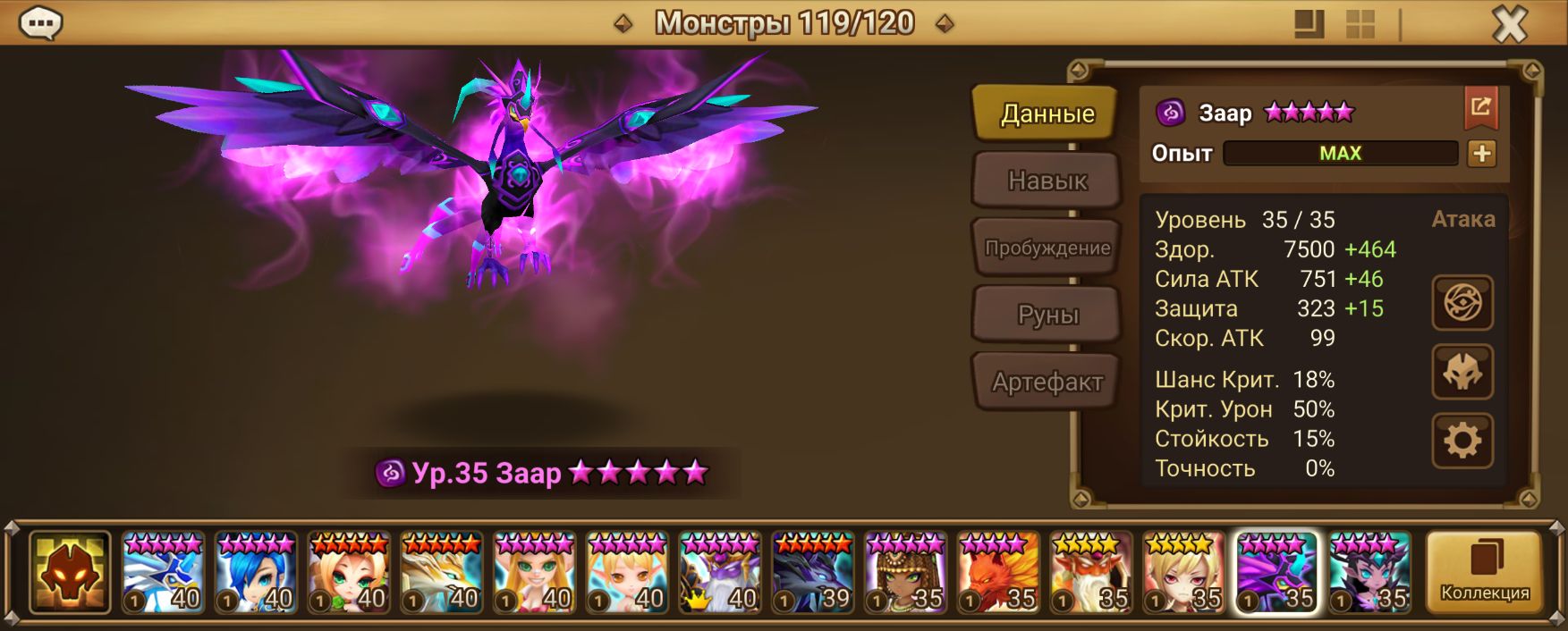
Task: Go to next page with right diamond arrow
Action: pos(945,24)
